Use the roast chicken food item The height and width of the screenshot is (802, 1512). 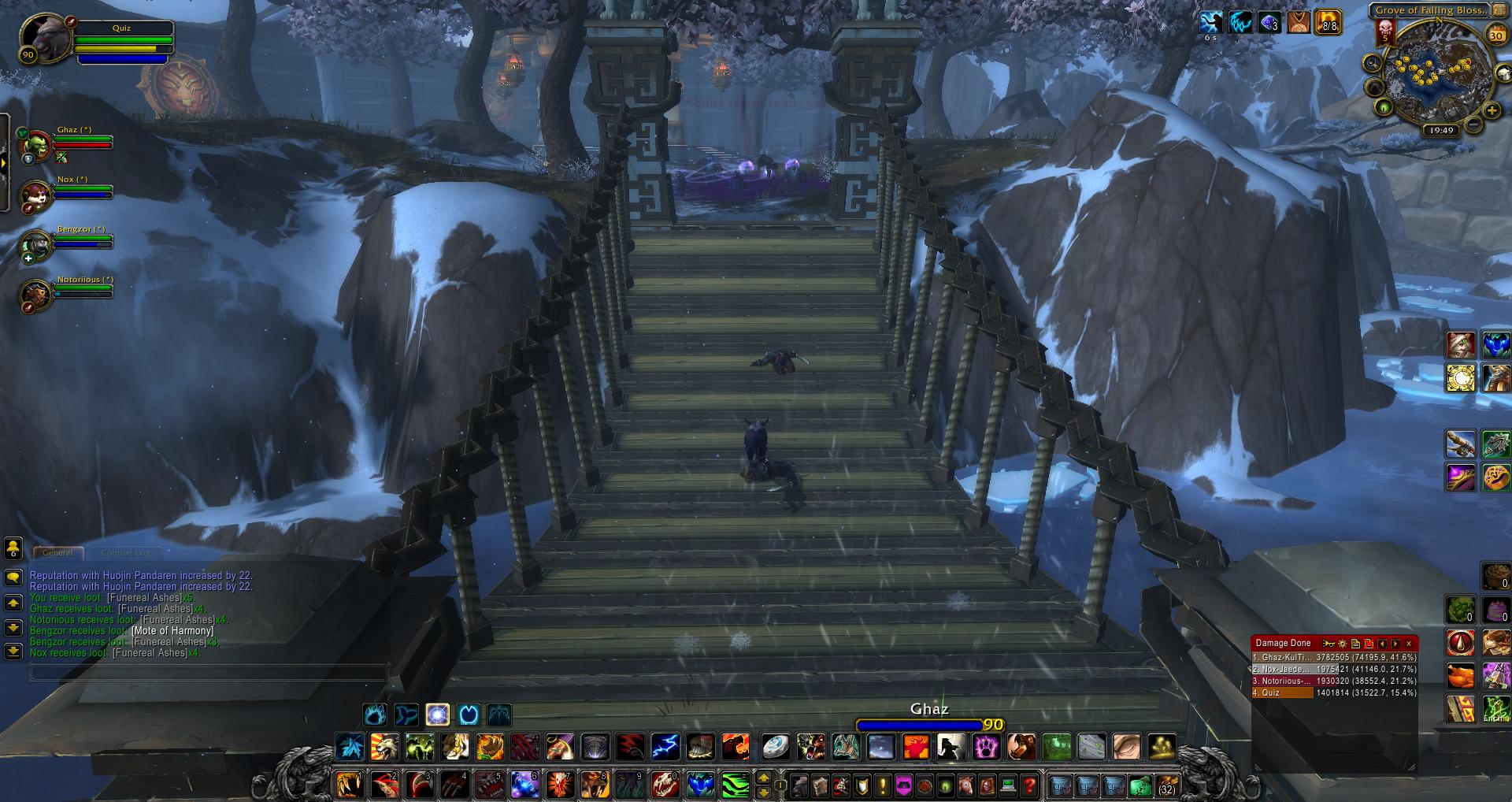coord(1459,676)
